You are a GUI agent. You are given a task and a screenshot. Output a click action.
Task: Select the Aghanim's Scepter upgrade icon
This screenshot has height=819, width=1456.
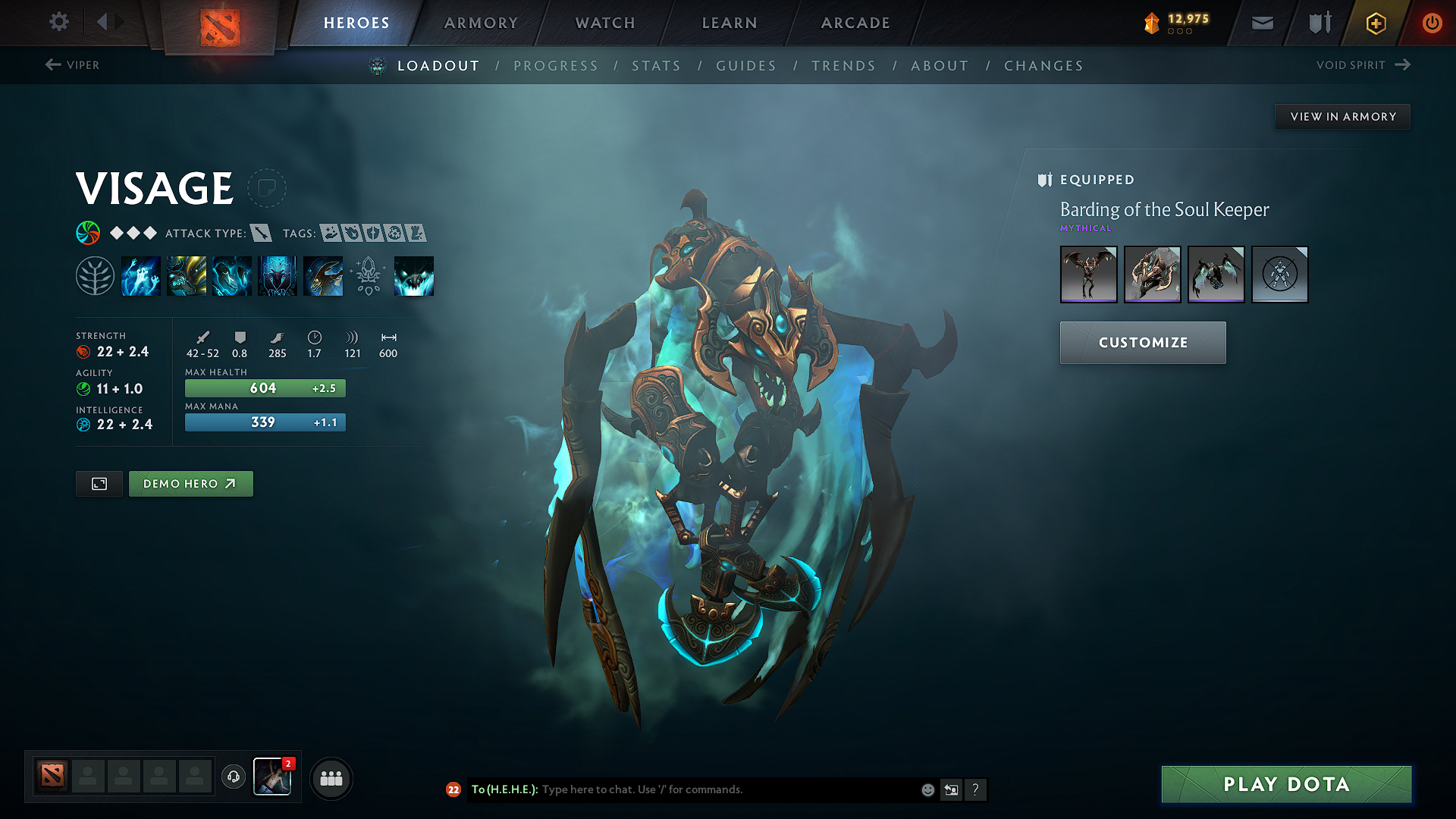click(369, 275)
